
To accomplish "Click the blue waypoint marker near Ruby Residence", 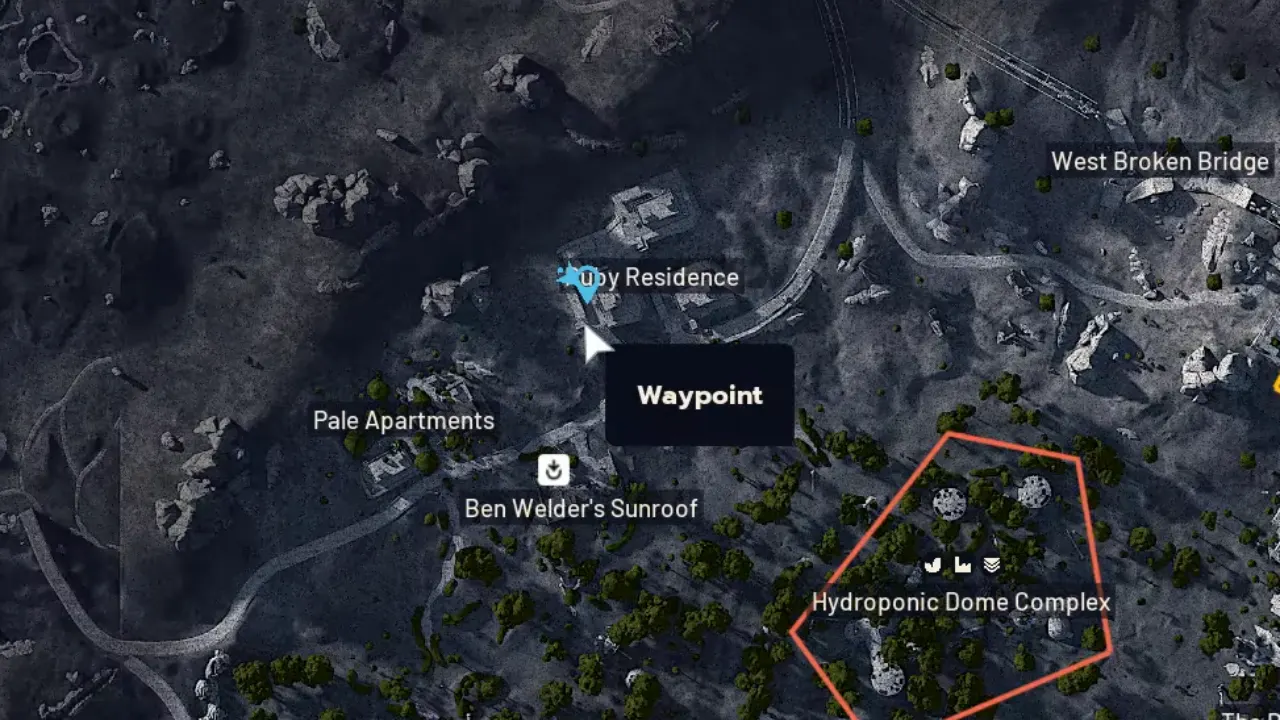I will (580, 281).
